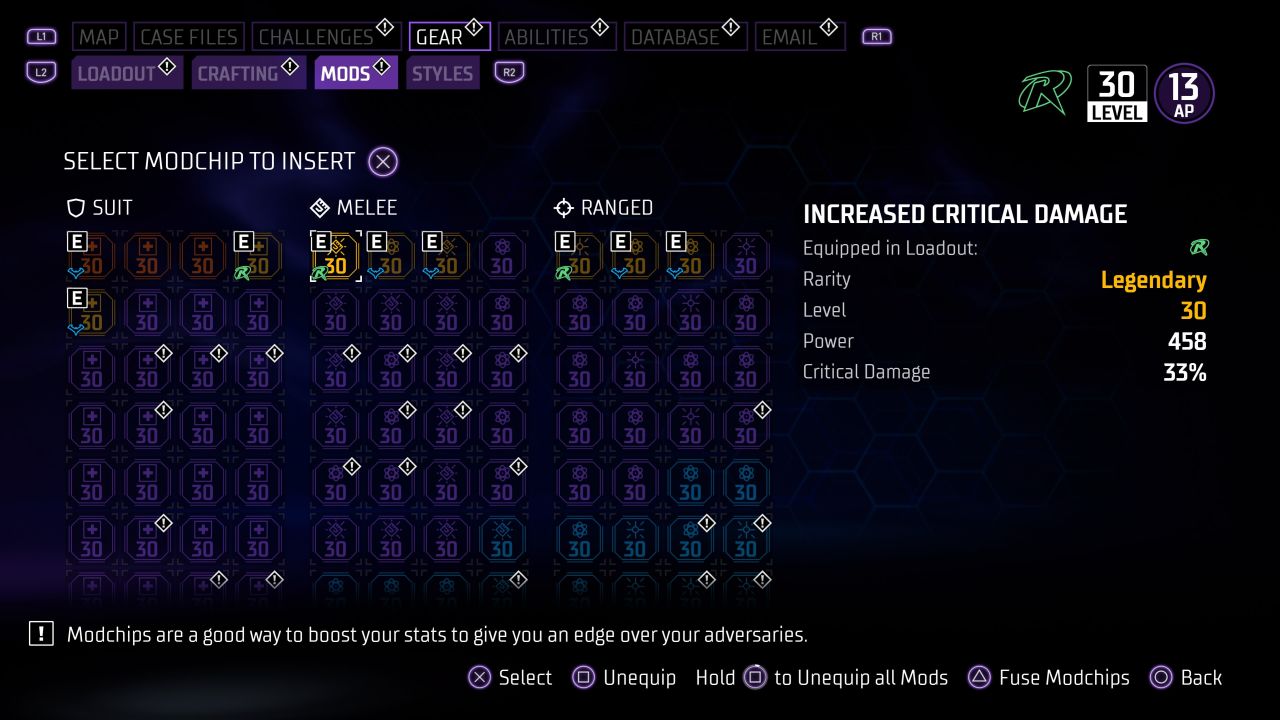Click the Melee crossed-weapons category icon
This screenshot has width=1280, height=720.
tap(320, 207)
